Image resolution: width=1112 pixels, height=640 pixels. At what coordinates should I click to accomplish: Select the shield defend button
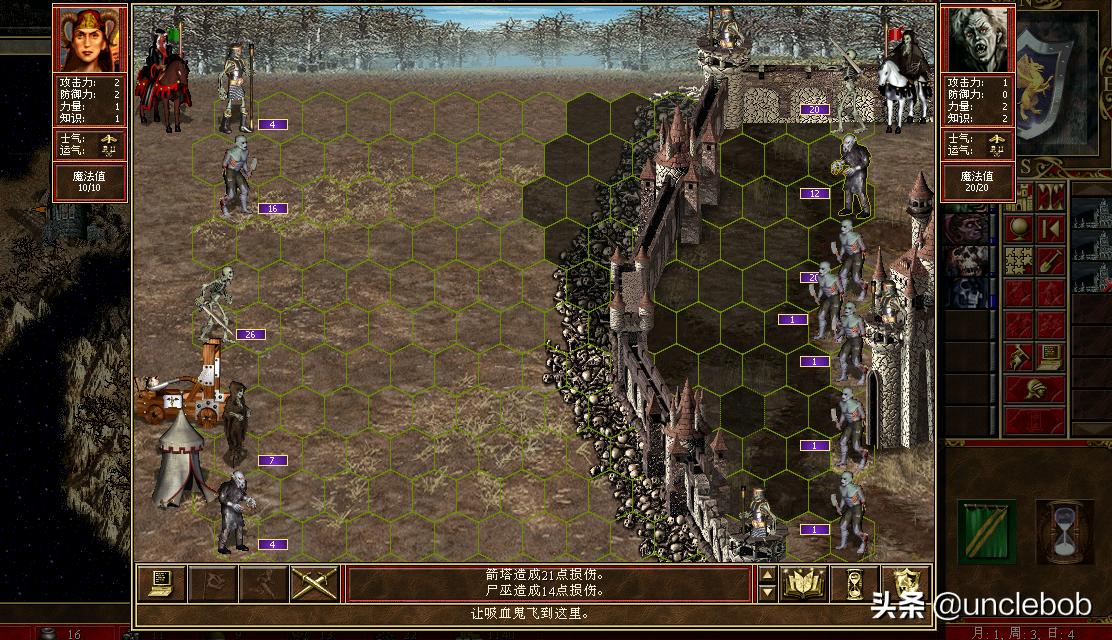pyautogui.click(x=906, y=584)
